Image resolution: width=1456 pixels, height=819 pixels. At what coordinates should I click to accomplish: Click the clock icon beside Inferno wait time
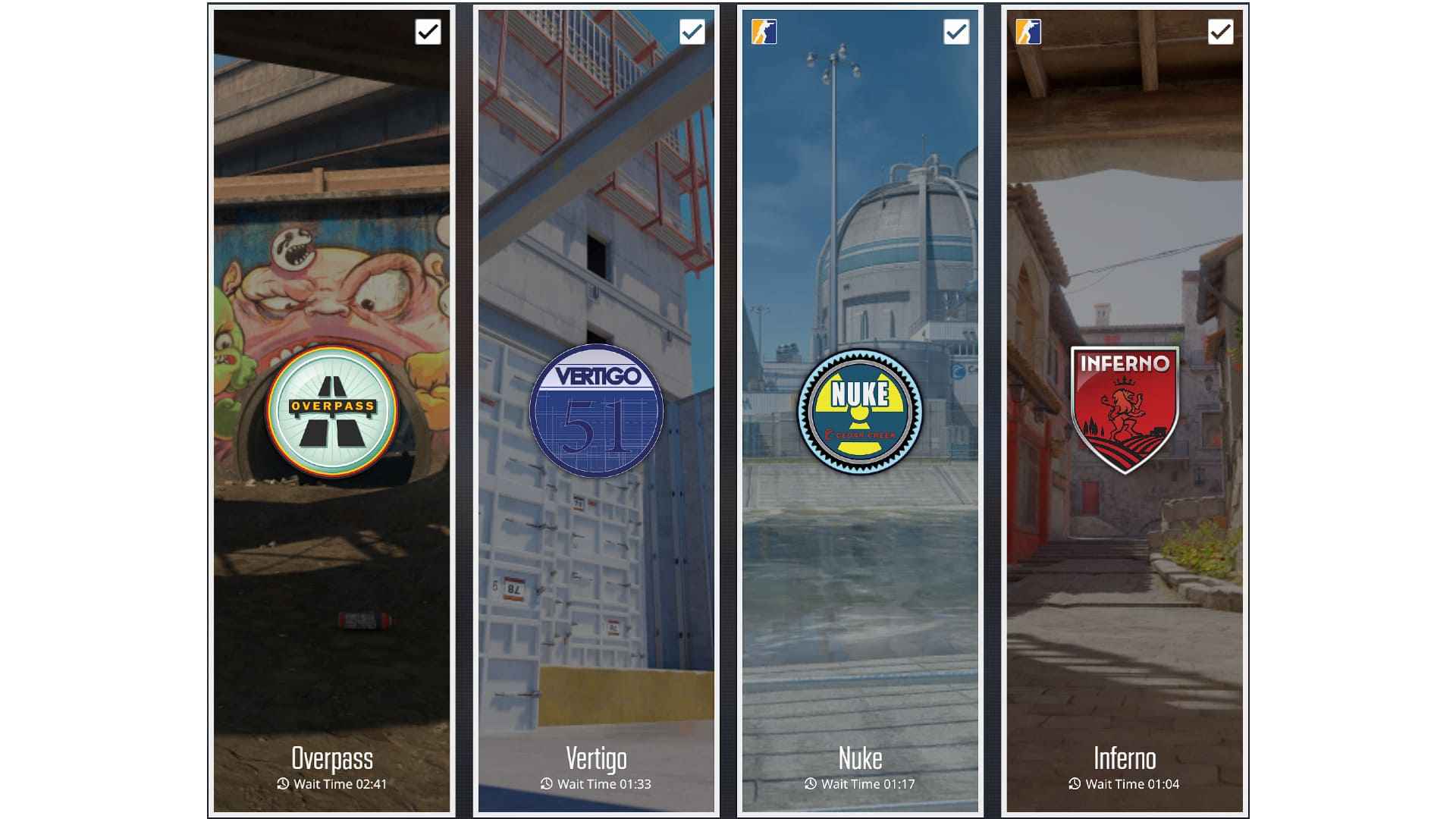(x=1075, y=785)
